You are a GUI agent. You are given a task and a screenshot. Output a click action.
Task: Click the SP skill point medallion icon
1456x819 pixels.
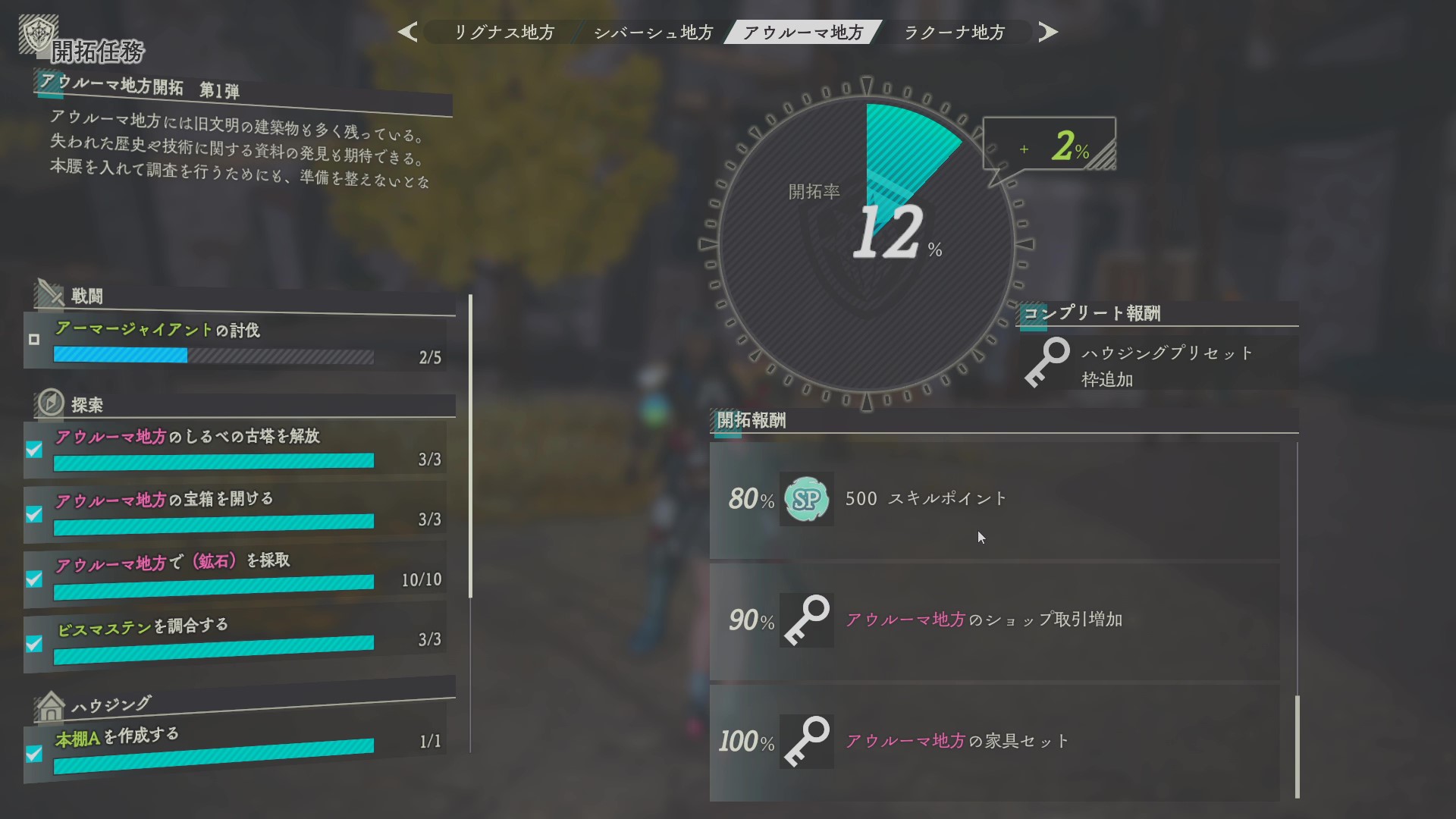tap(805, 498)
